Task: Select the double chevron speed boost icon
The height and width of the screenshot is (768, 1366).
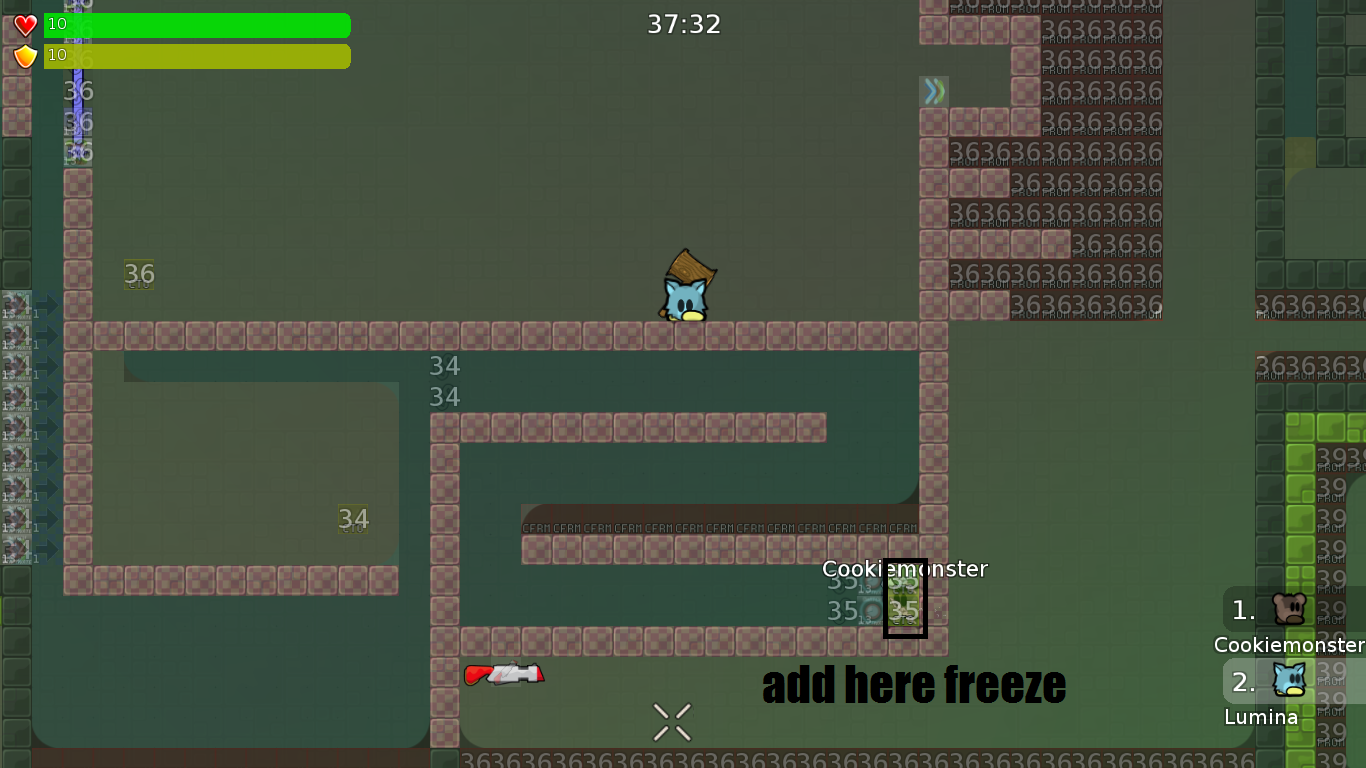Action: [x=934, y=90]
